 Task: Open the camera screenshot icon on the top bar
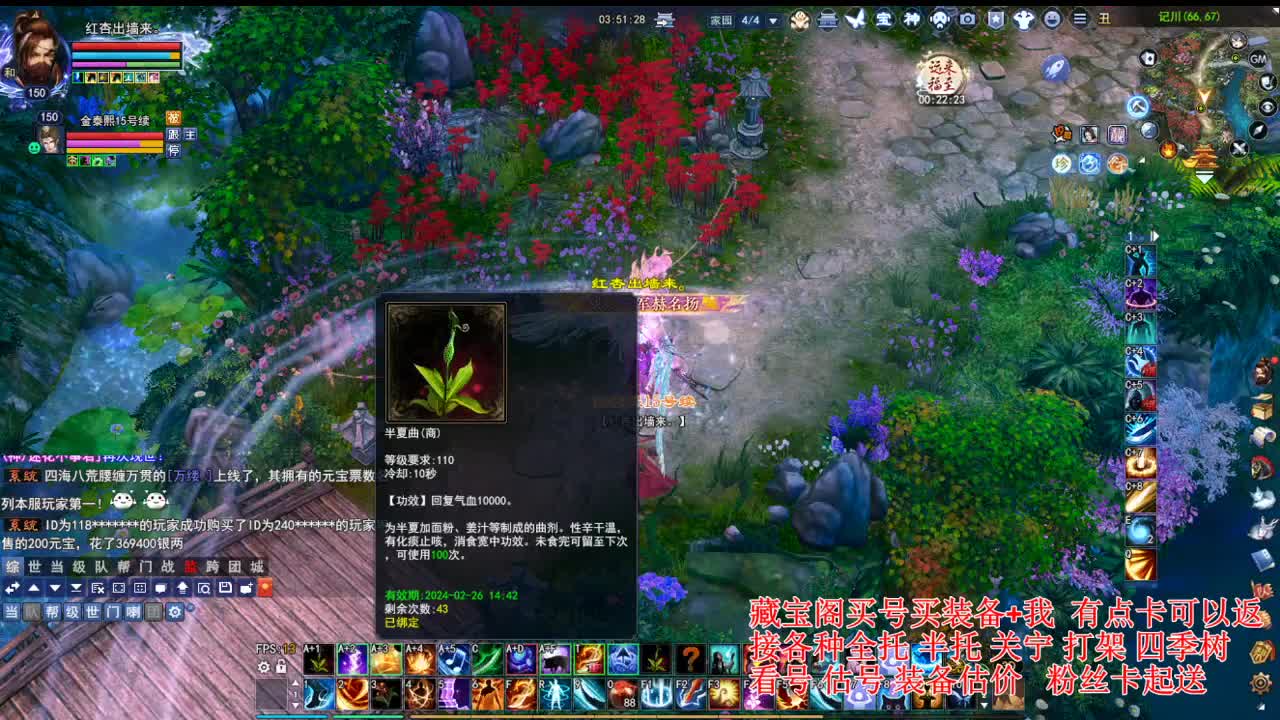pos(967,17)
